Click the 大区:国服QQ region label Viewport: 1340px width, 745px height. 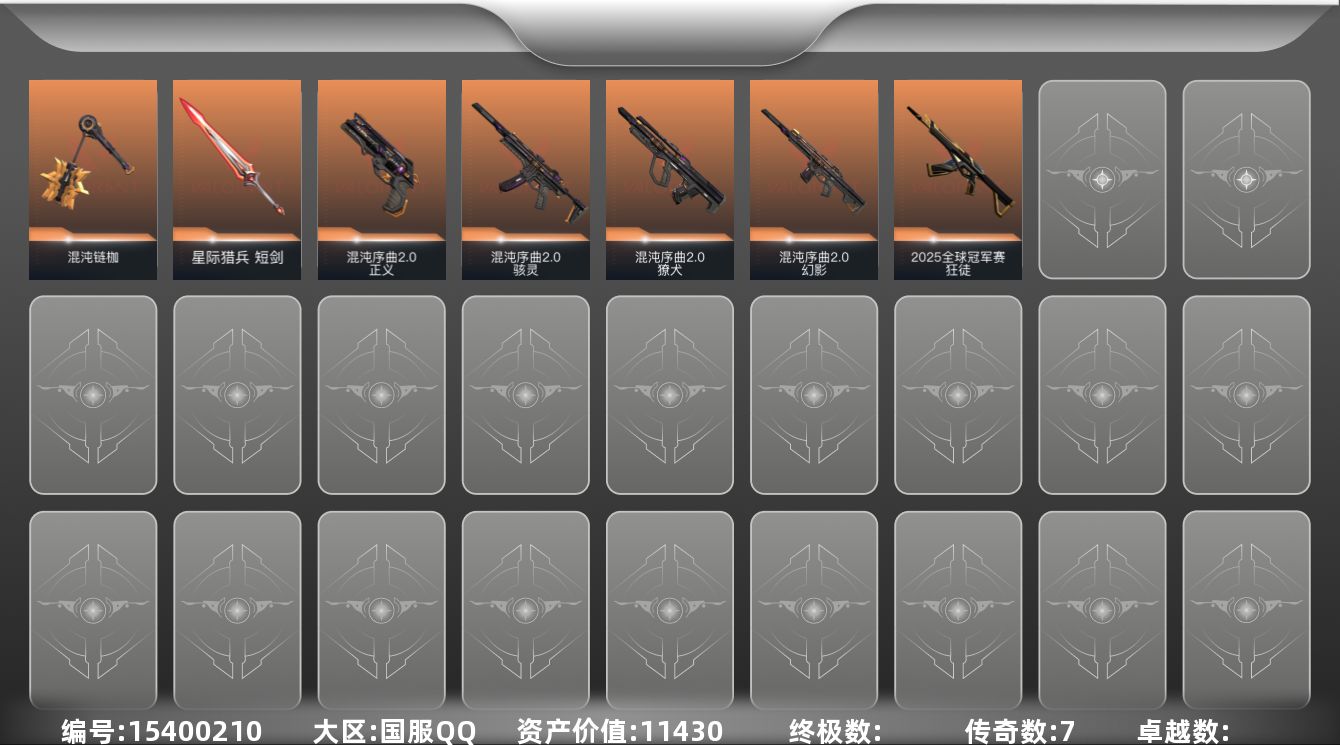397,730
